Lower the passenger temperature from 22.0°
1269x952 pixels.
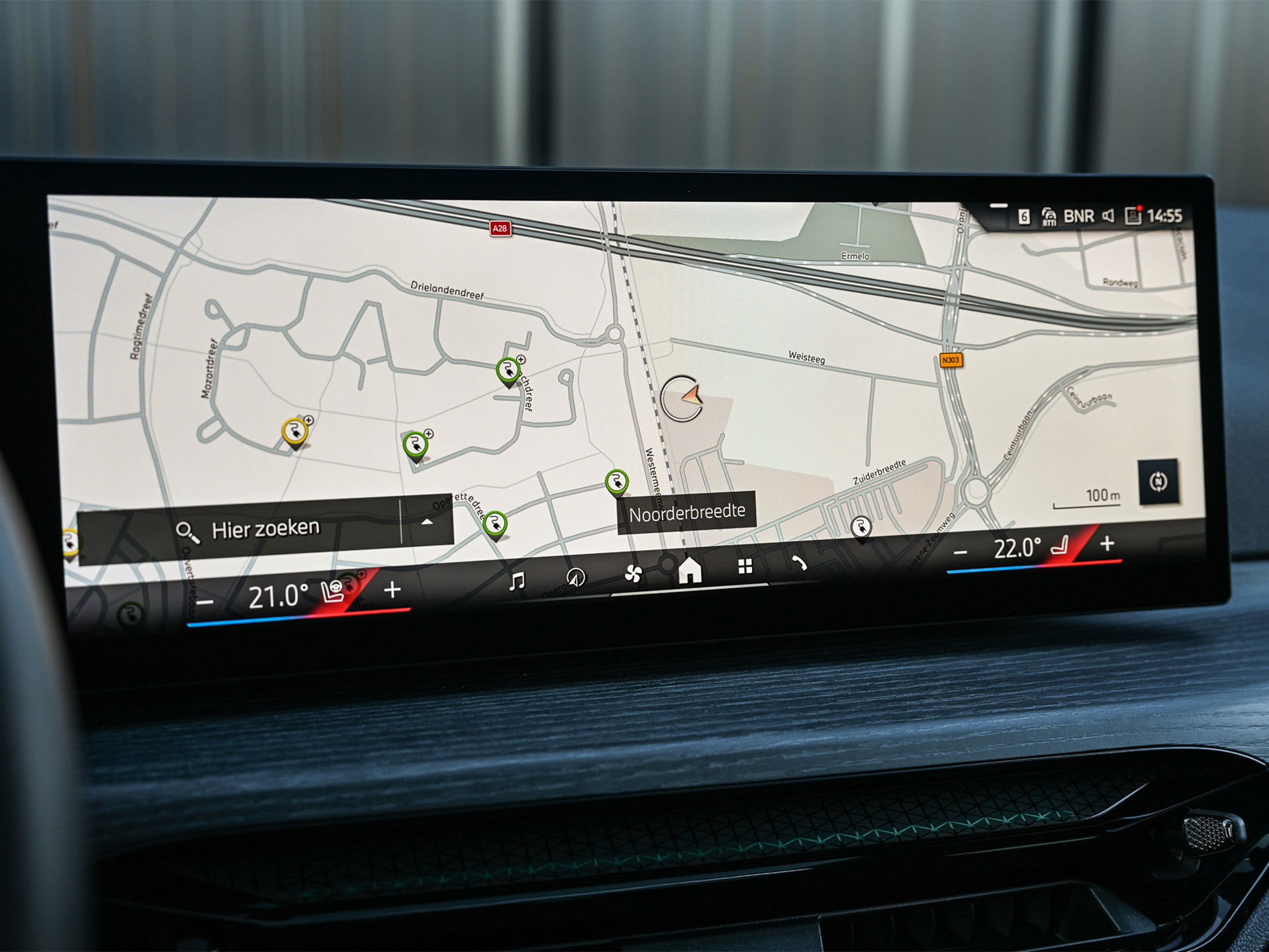(961, 551)
